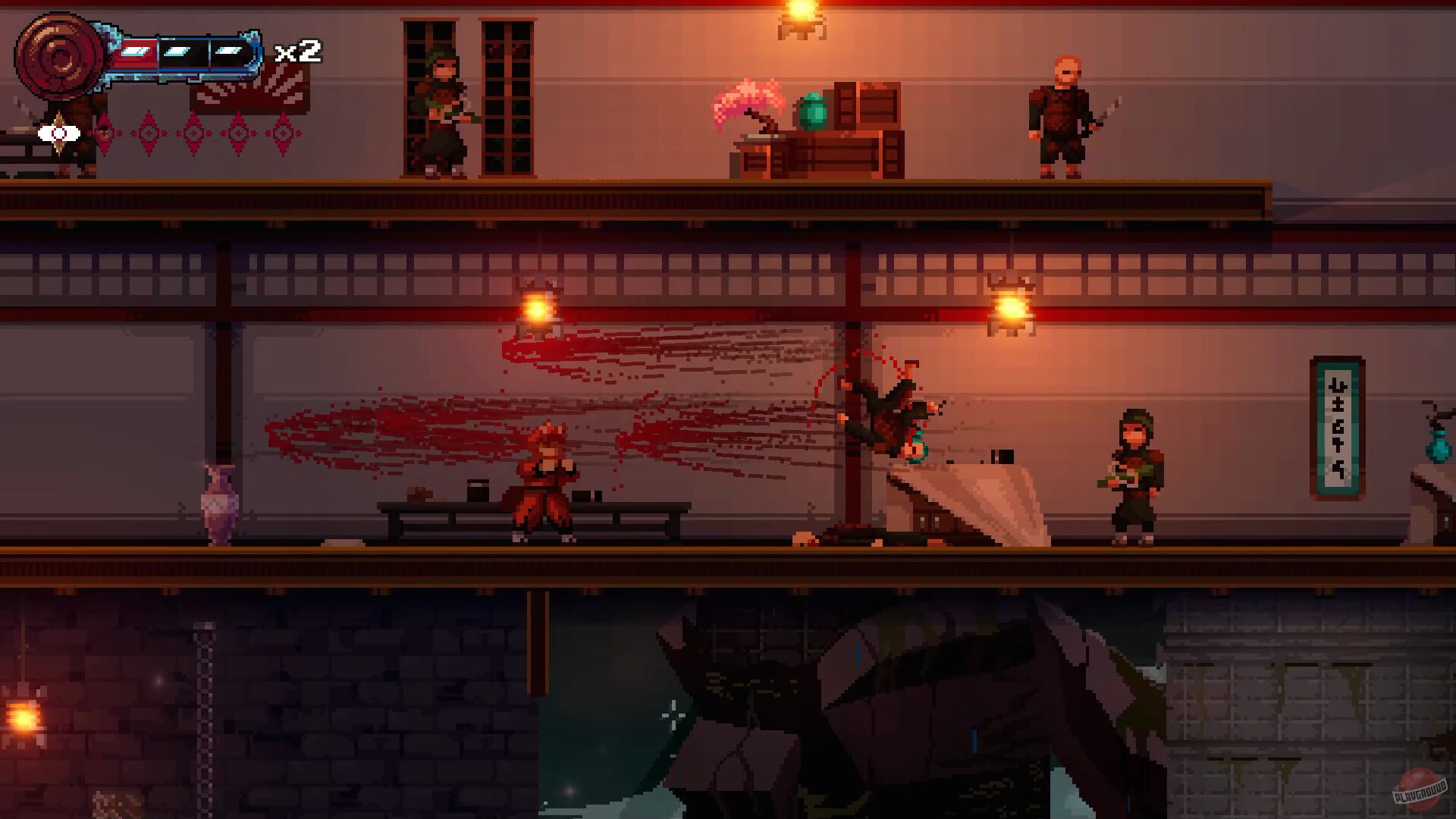Click the last red diamond charge marker
The image size is (1456, 819).
[x=283, y=133]
